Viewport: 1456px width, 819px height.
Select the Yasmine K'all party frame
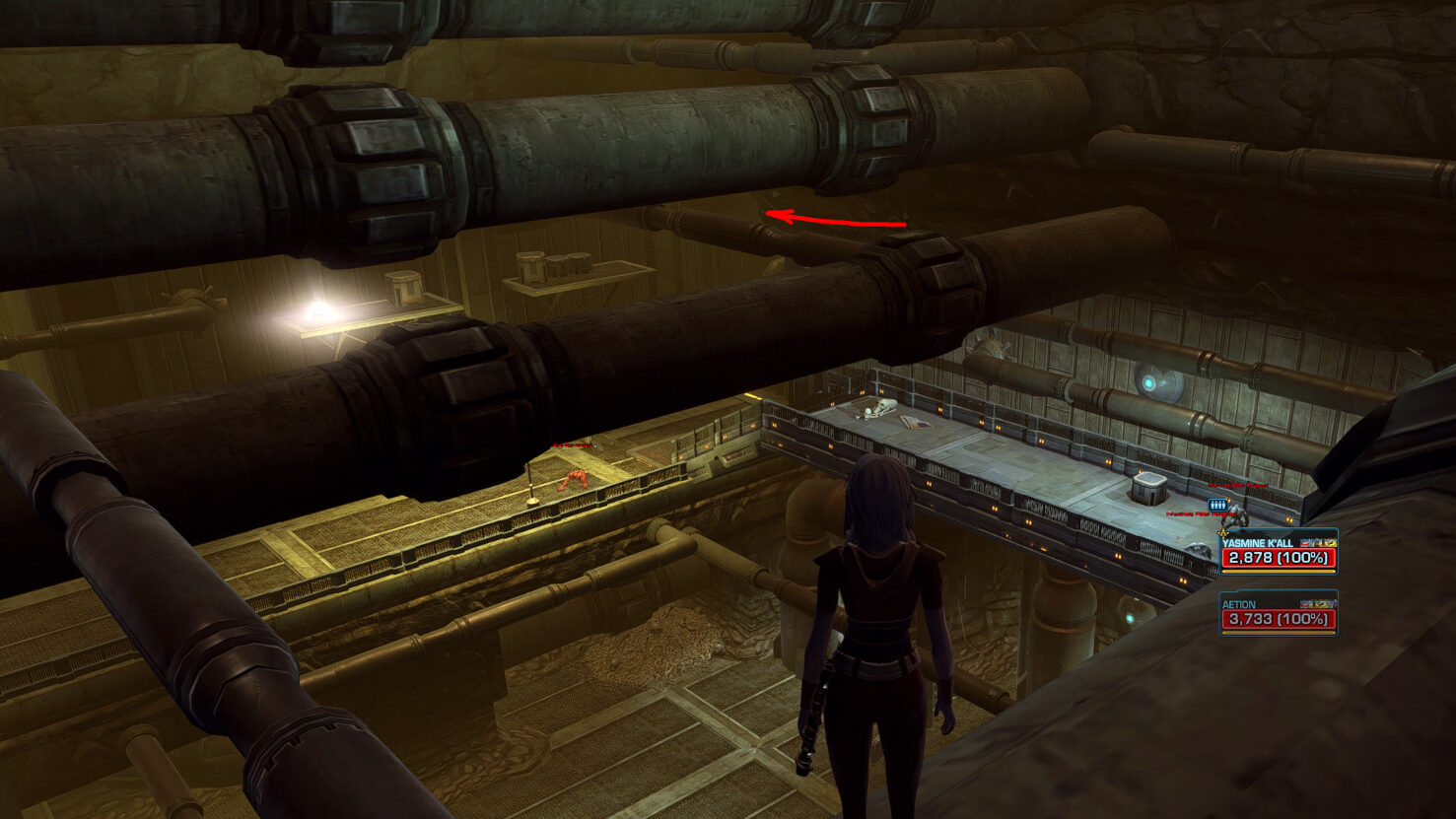pyautogui.click(x=1278, y=553)
